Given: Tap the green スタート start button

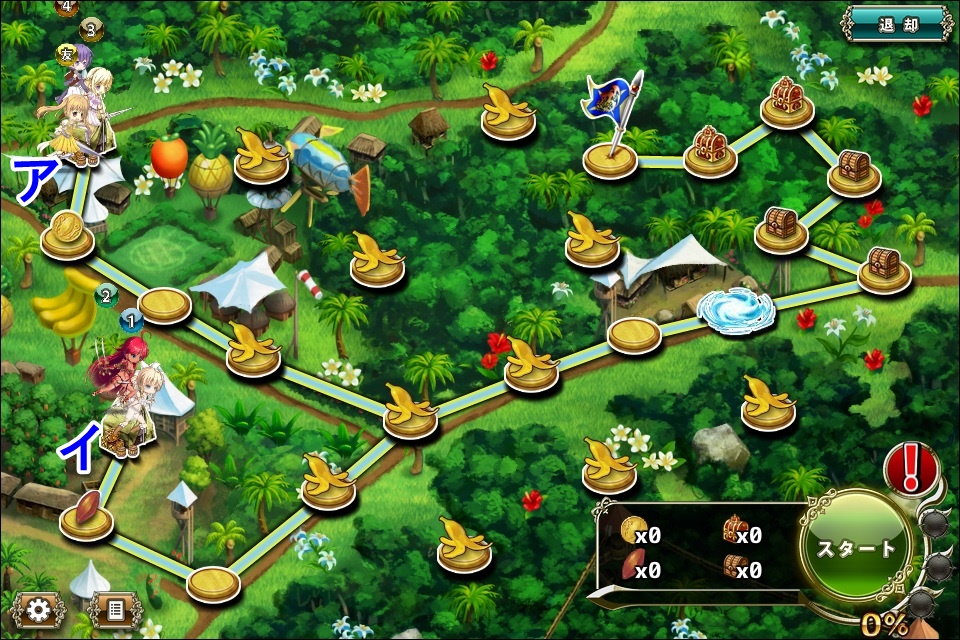Looking at the screenshot, I should point(857,548).
